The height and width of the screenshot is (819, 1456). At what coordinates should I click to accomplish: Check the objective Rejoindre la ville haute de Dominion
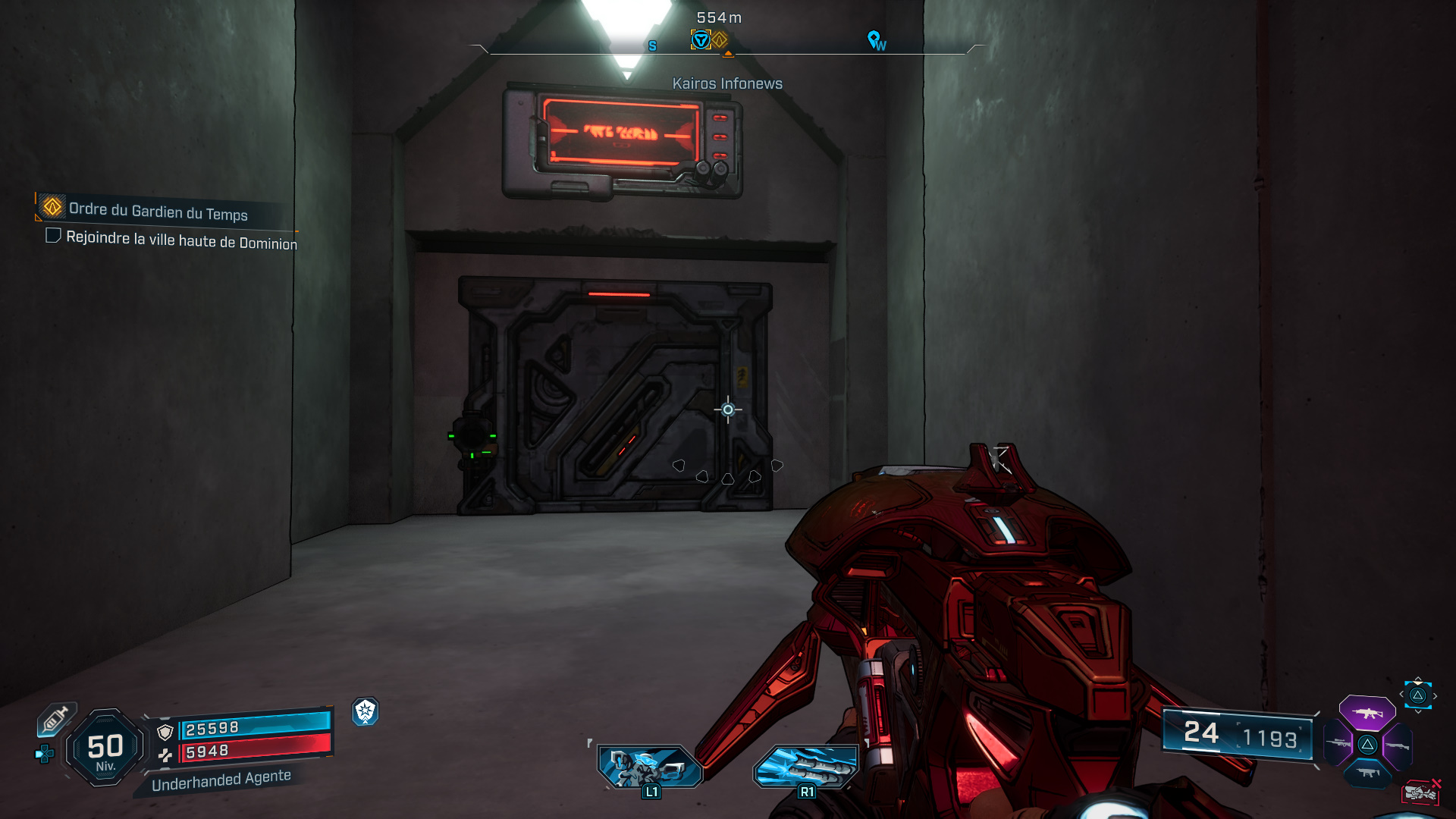pyautogui.click(x=52, y=236)
